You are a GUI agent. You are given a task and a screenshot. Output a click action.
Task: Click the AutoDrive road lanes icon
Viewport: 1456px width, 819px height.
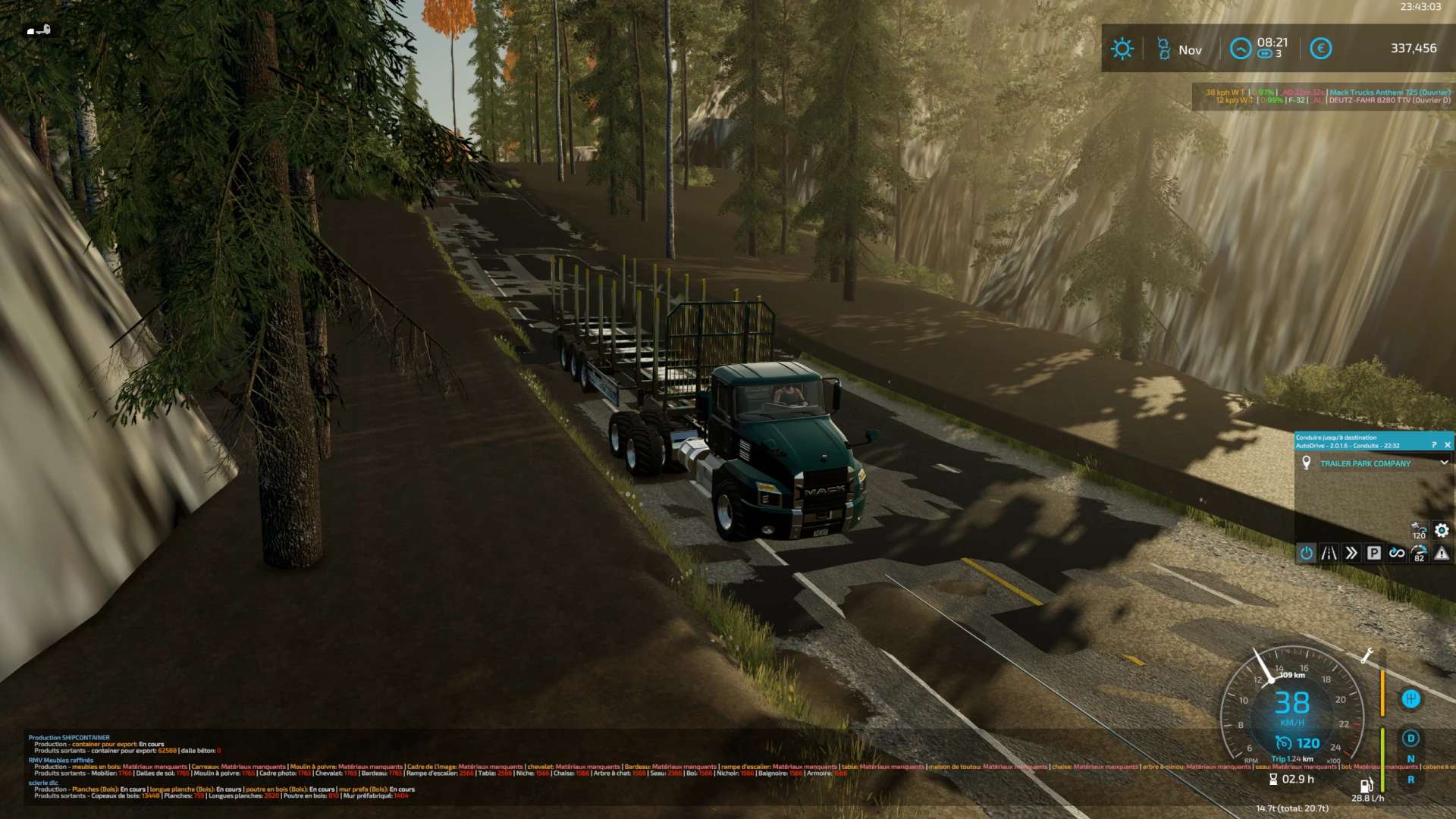tap(1329, 554)
